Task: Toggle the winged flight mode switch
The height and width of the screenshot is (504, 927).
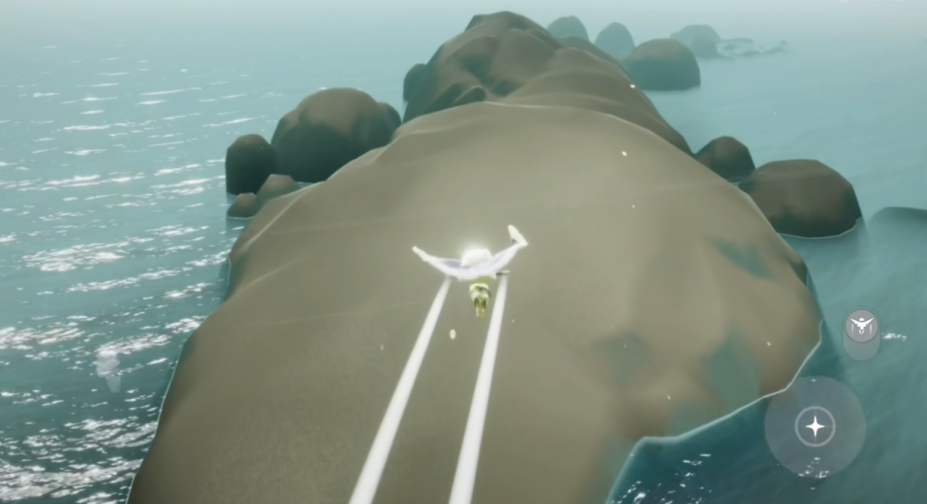Action: 861,327
